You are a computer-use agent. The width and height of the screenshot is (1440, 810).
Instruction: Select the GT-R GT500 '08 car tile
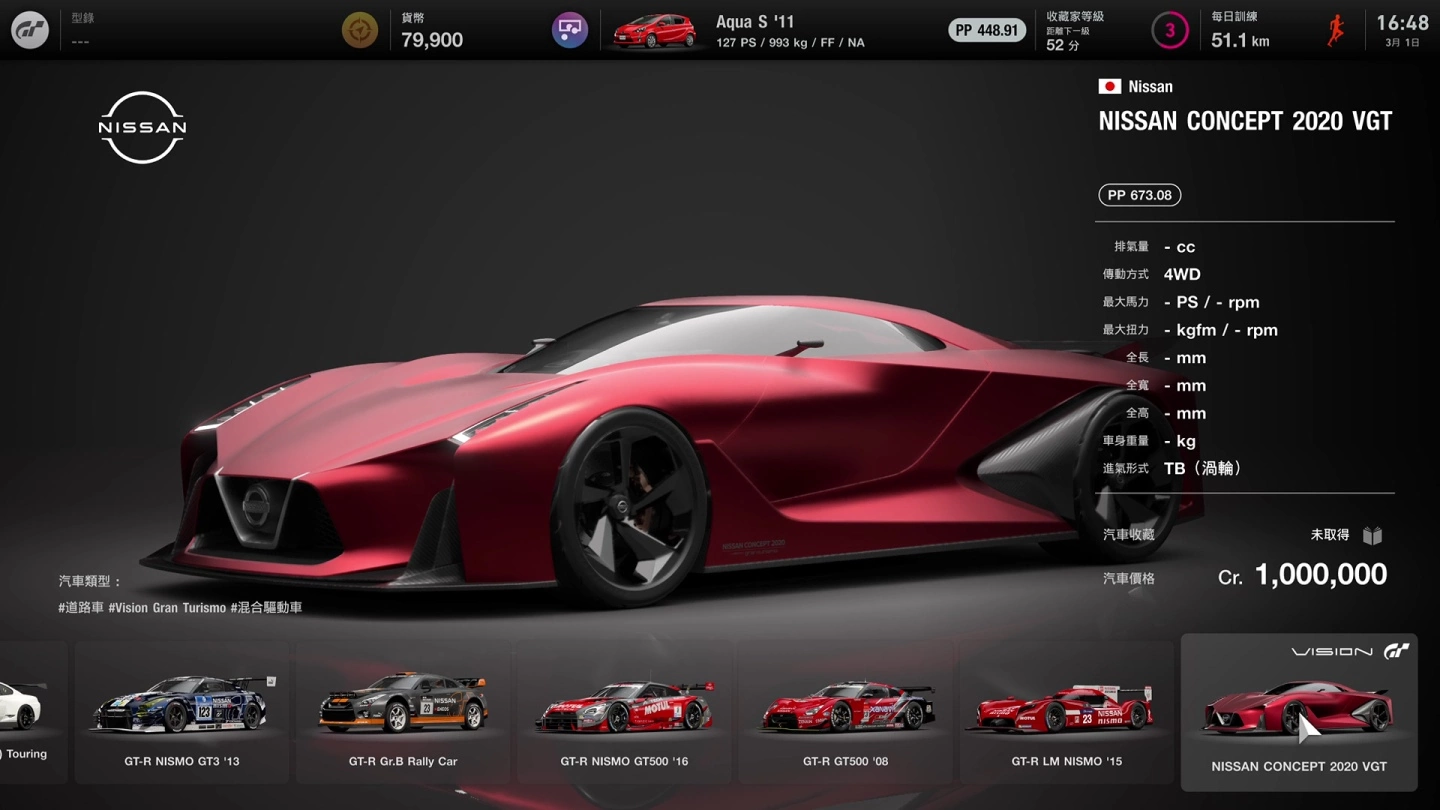845,712
